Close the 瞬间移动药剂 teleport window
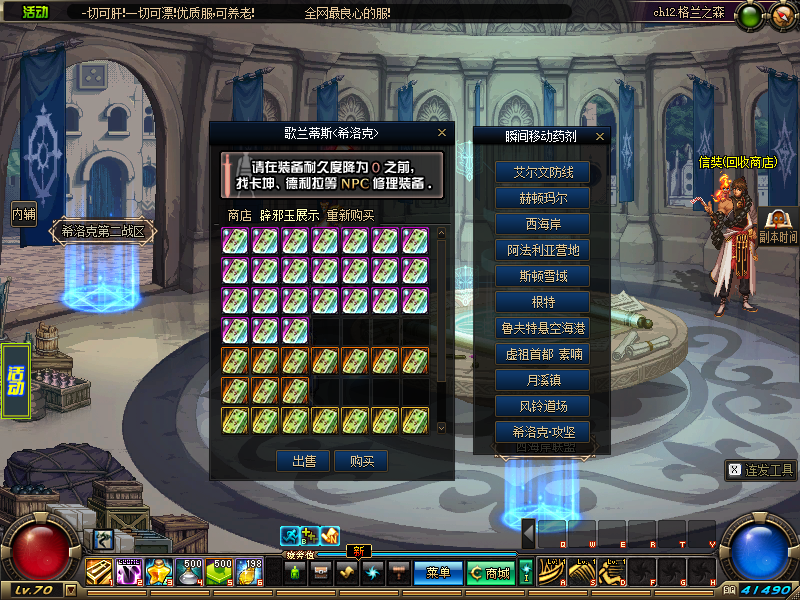Screen dimensions: 800x600 point(600,136)
